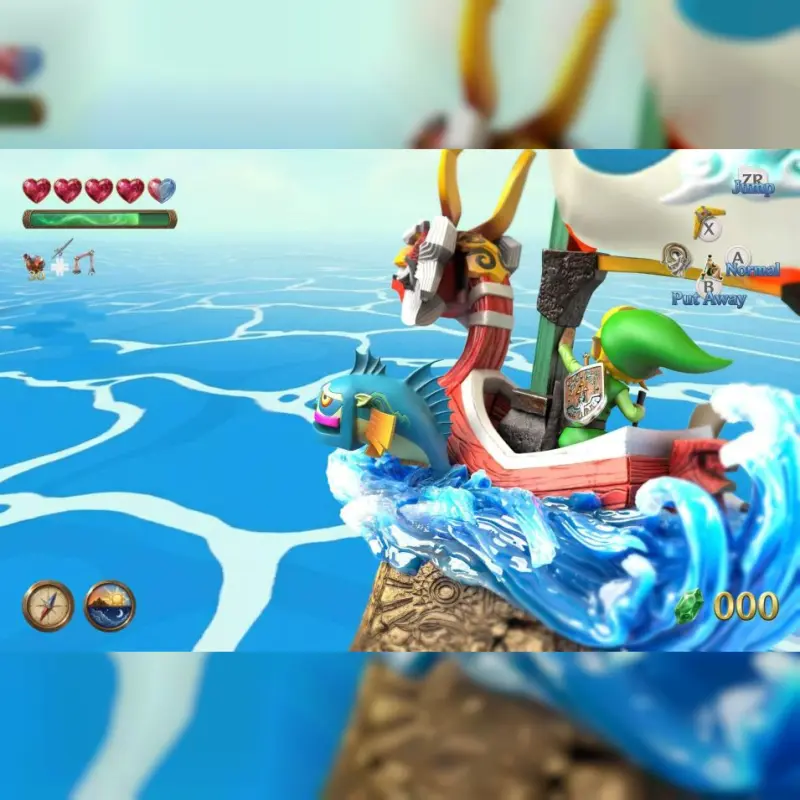Image resolution: width=800 pixels, height=800 pixels.
Task: Select the rooster item icon
Action: (35, 264)
